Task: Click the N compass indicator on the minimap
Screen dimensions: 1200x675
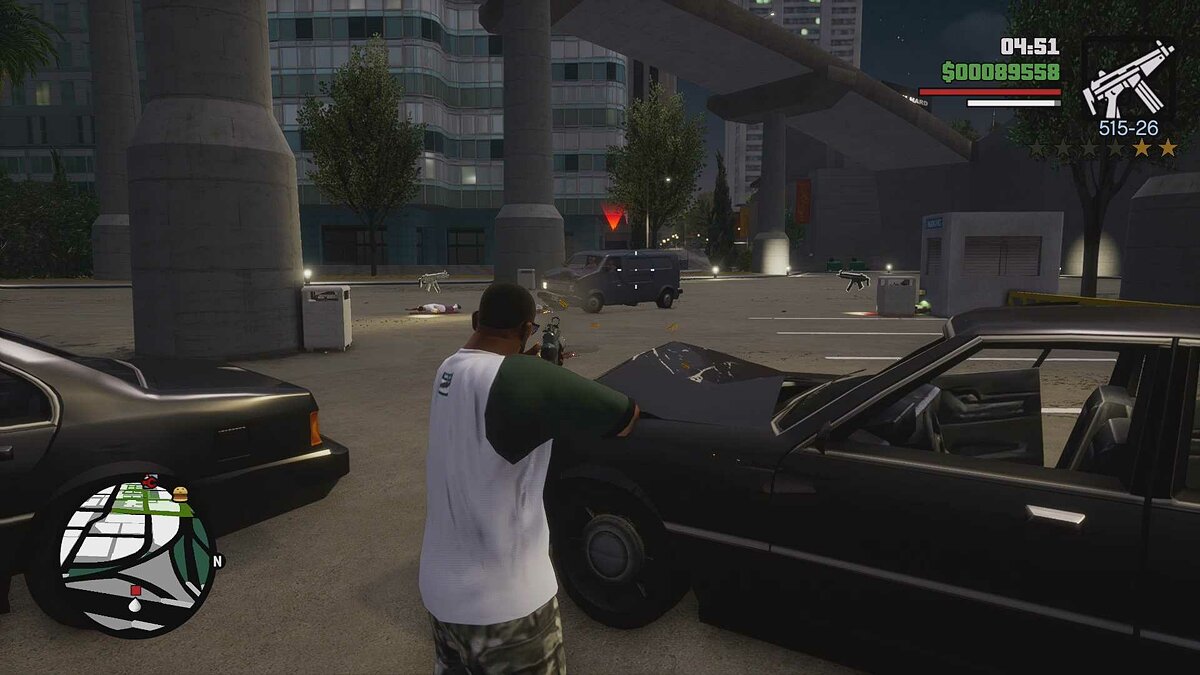Action: pos(217,561)
